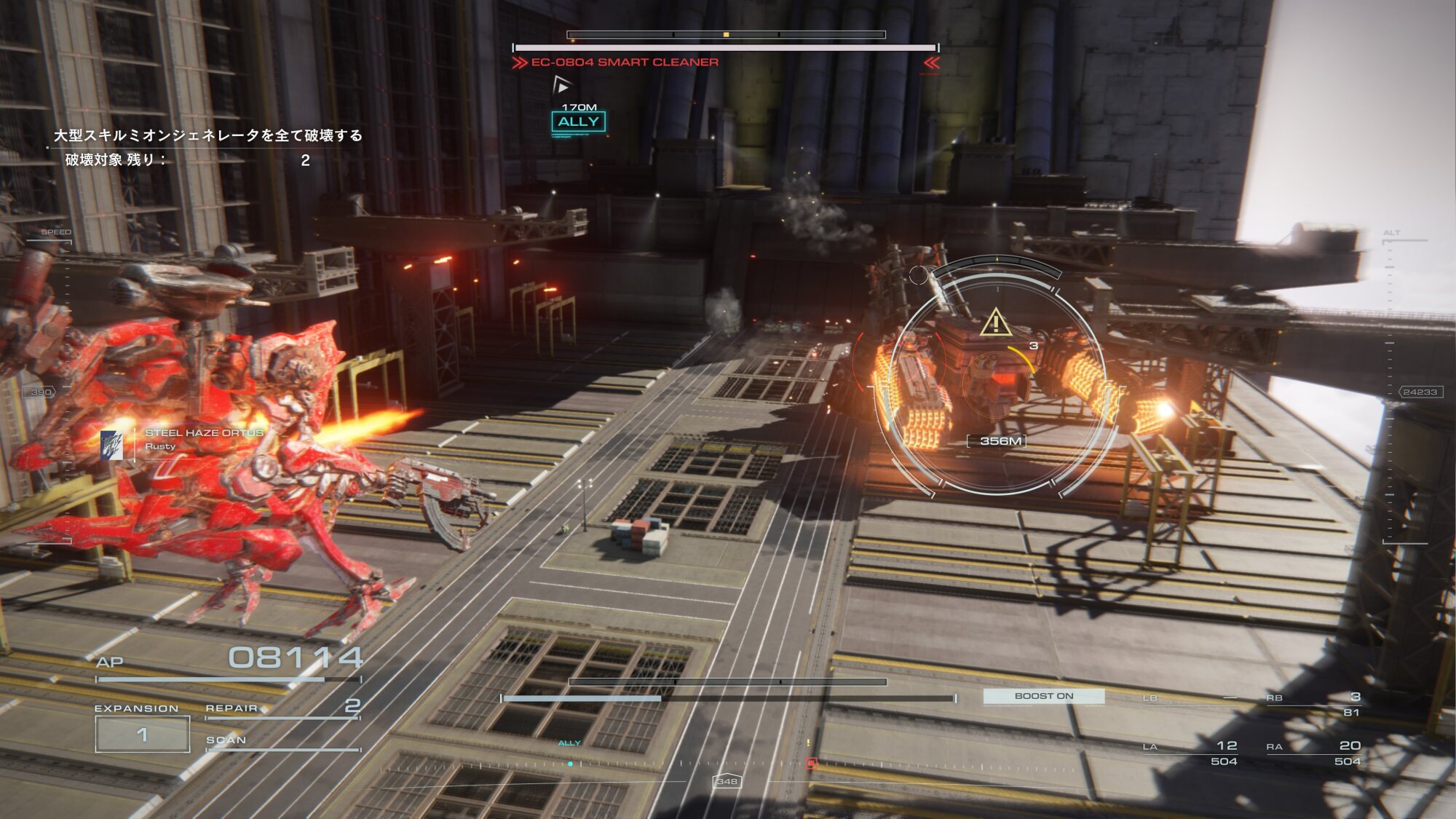1456x819 pixels.
Task: Click the yellow warning triangle on target
Action: click(995, 323)
